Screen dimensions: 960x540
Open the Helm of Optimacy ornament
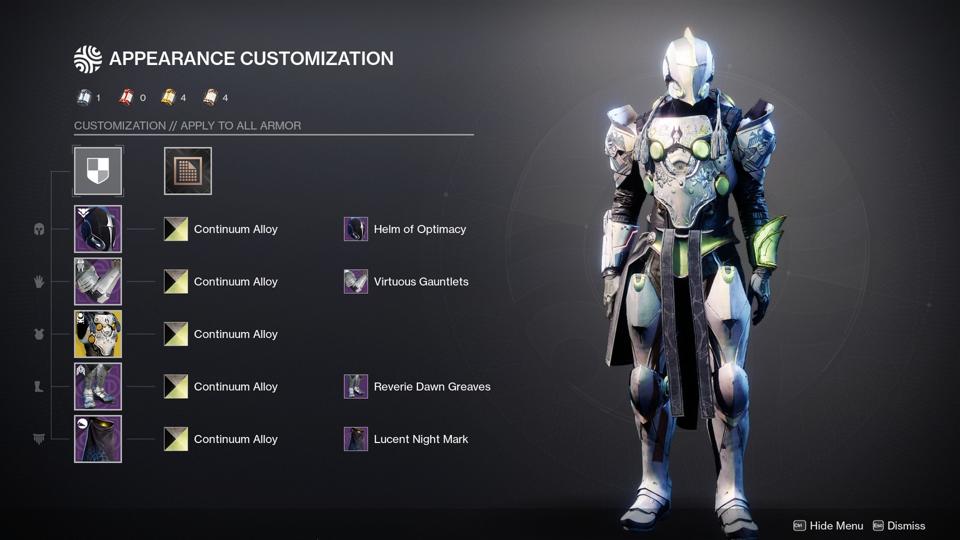point(356,229)
